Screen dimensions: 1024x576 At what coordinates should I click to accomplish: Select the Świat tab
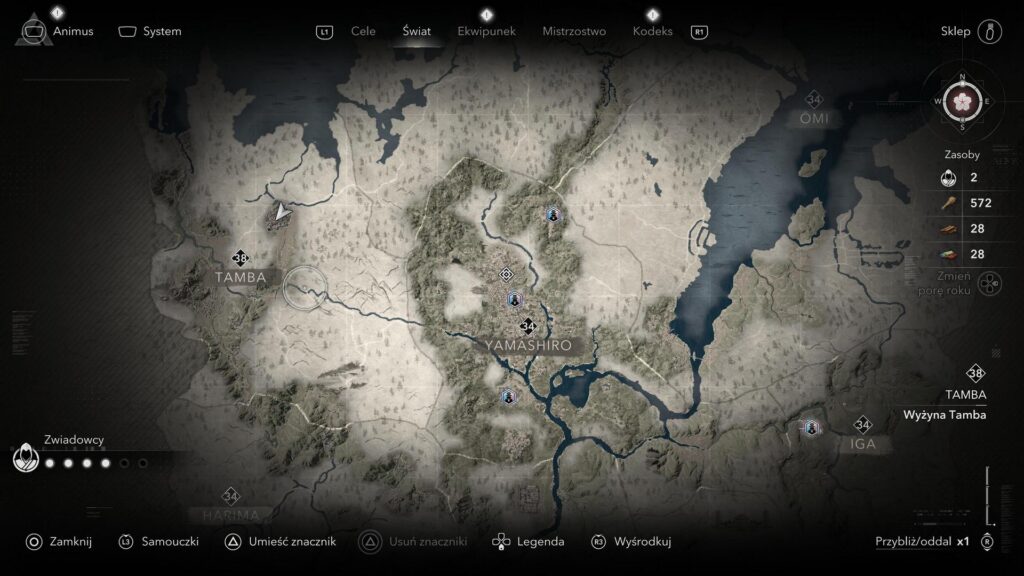point(416,31)
